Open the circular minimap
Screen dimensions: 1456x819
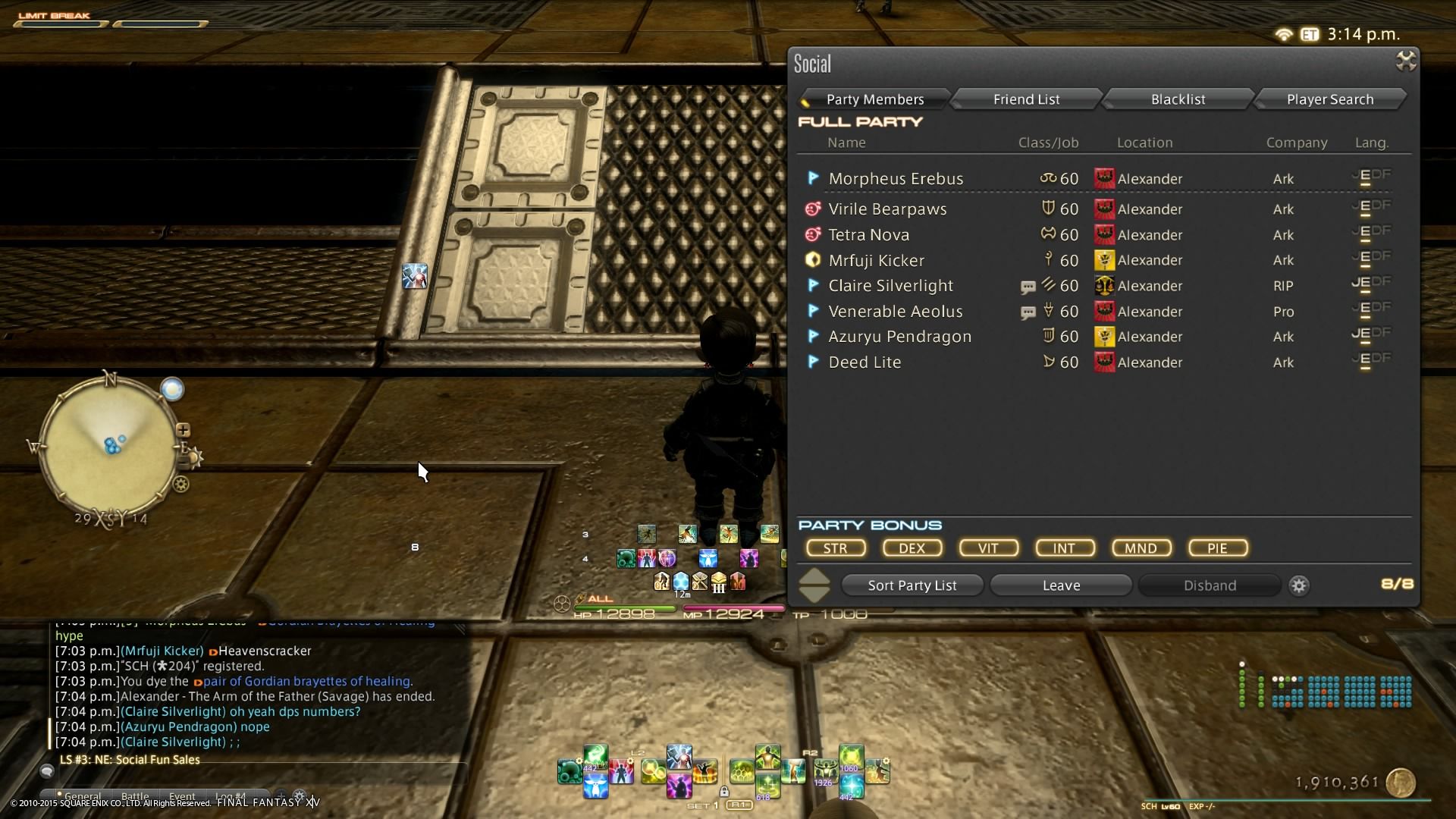pyautogui.click(x=109, y=447)
